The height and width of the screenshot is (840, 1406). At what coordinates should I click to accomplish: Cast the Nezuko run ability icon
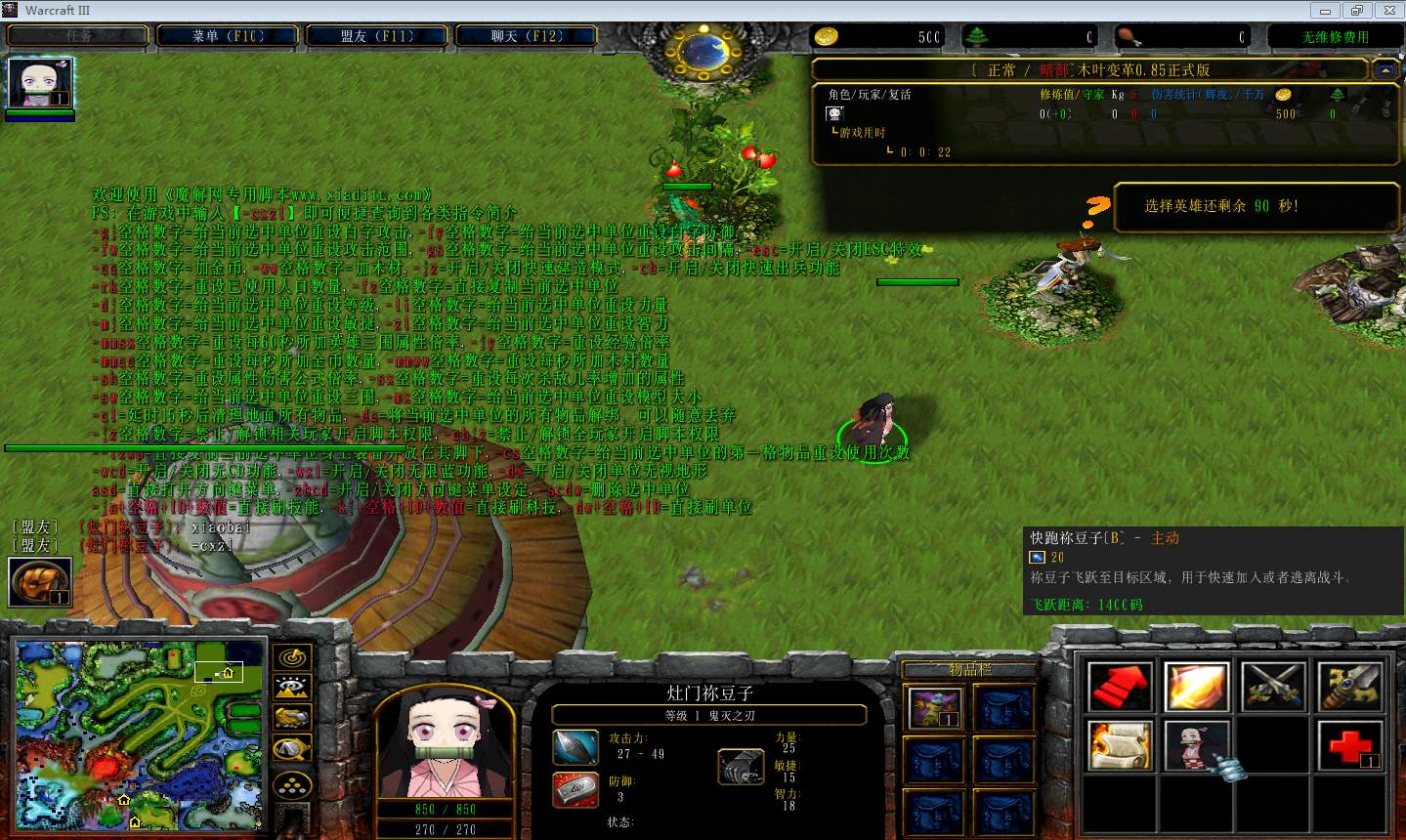(x=1196, y=745)
